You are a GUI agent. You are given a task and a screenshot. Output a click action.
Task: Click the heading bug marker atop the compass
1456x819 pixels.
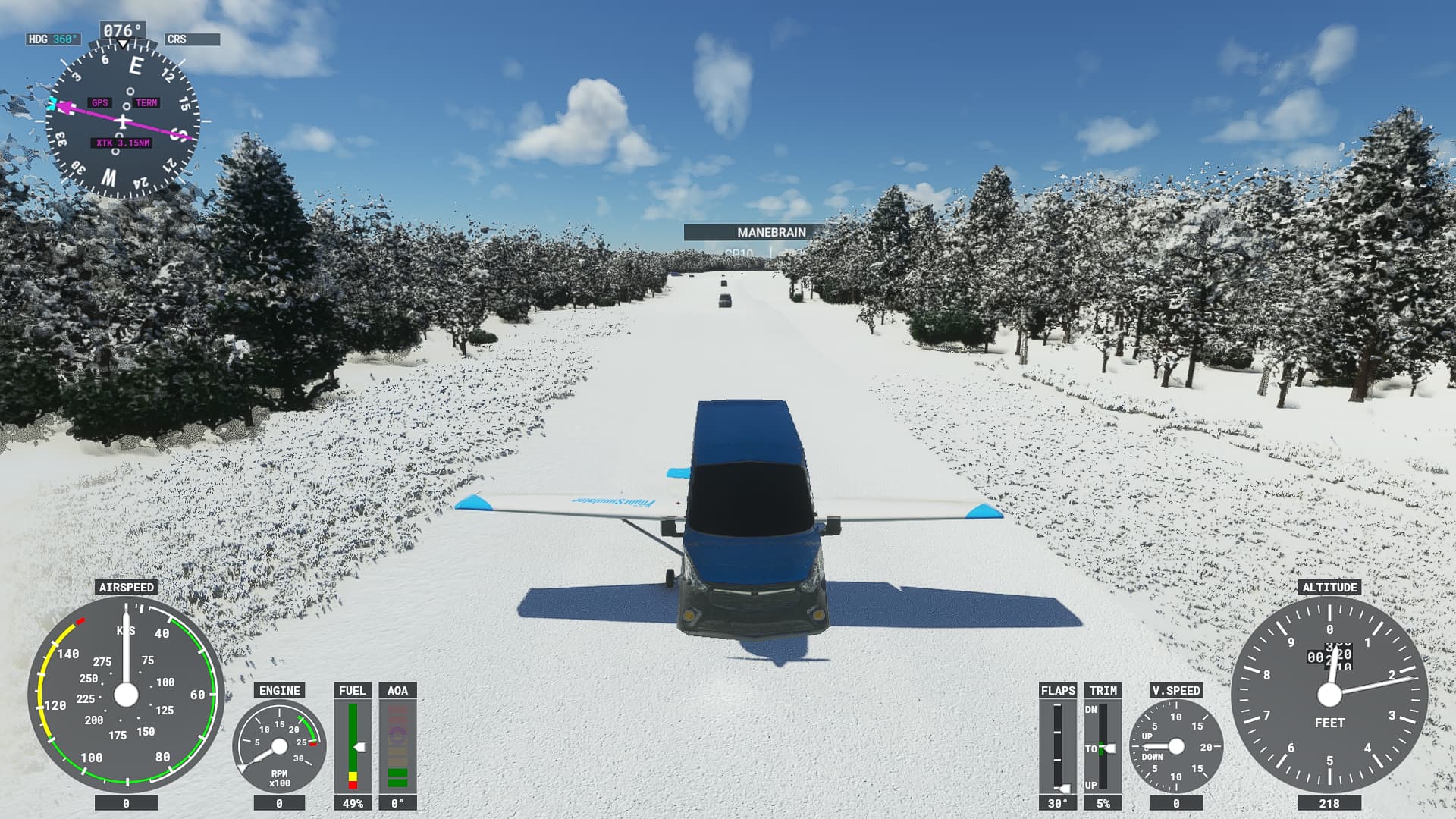121,44
